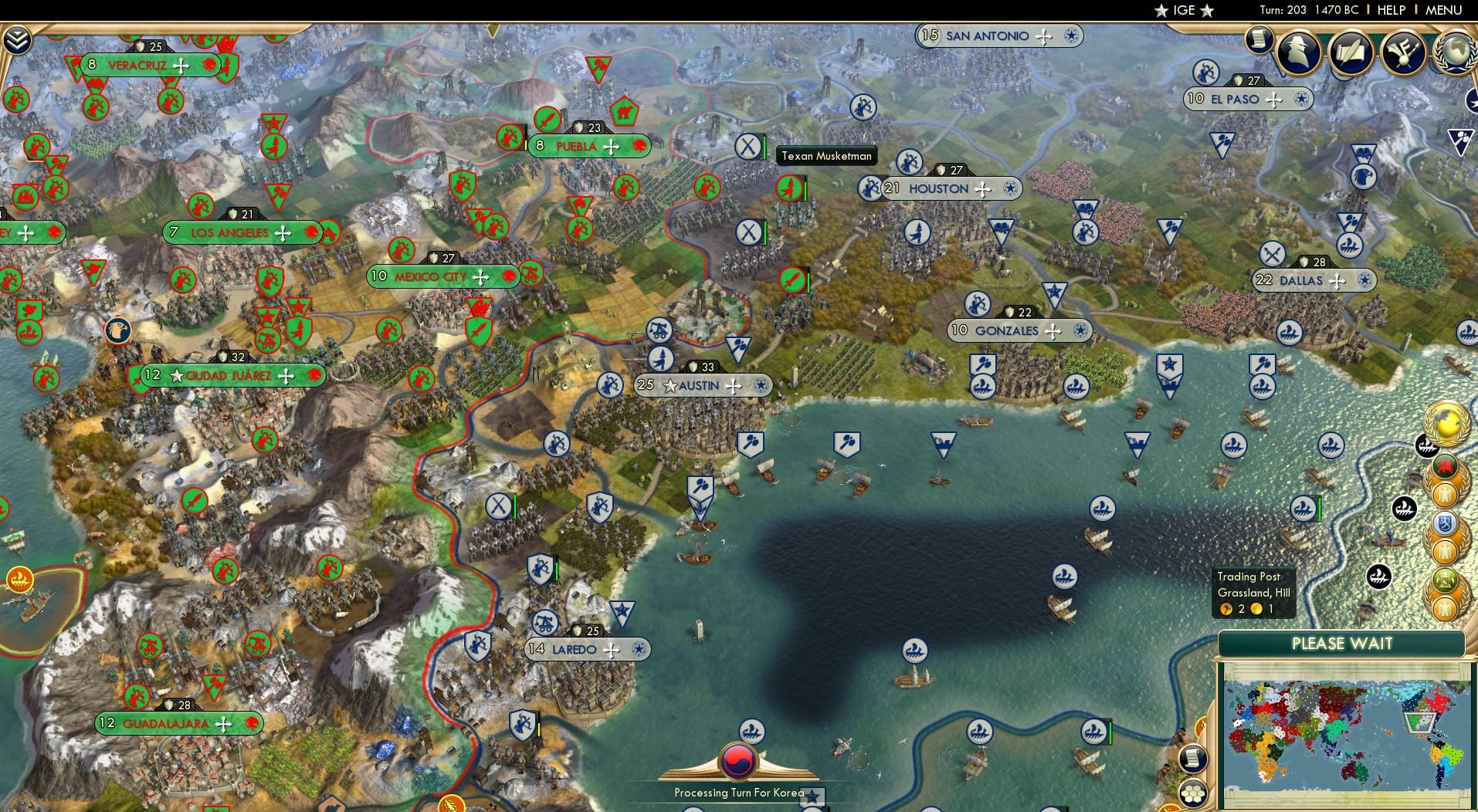
Task: Open the Espionage overview spy icon
Action: point(1298,52)
